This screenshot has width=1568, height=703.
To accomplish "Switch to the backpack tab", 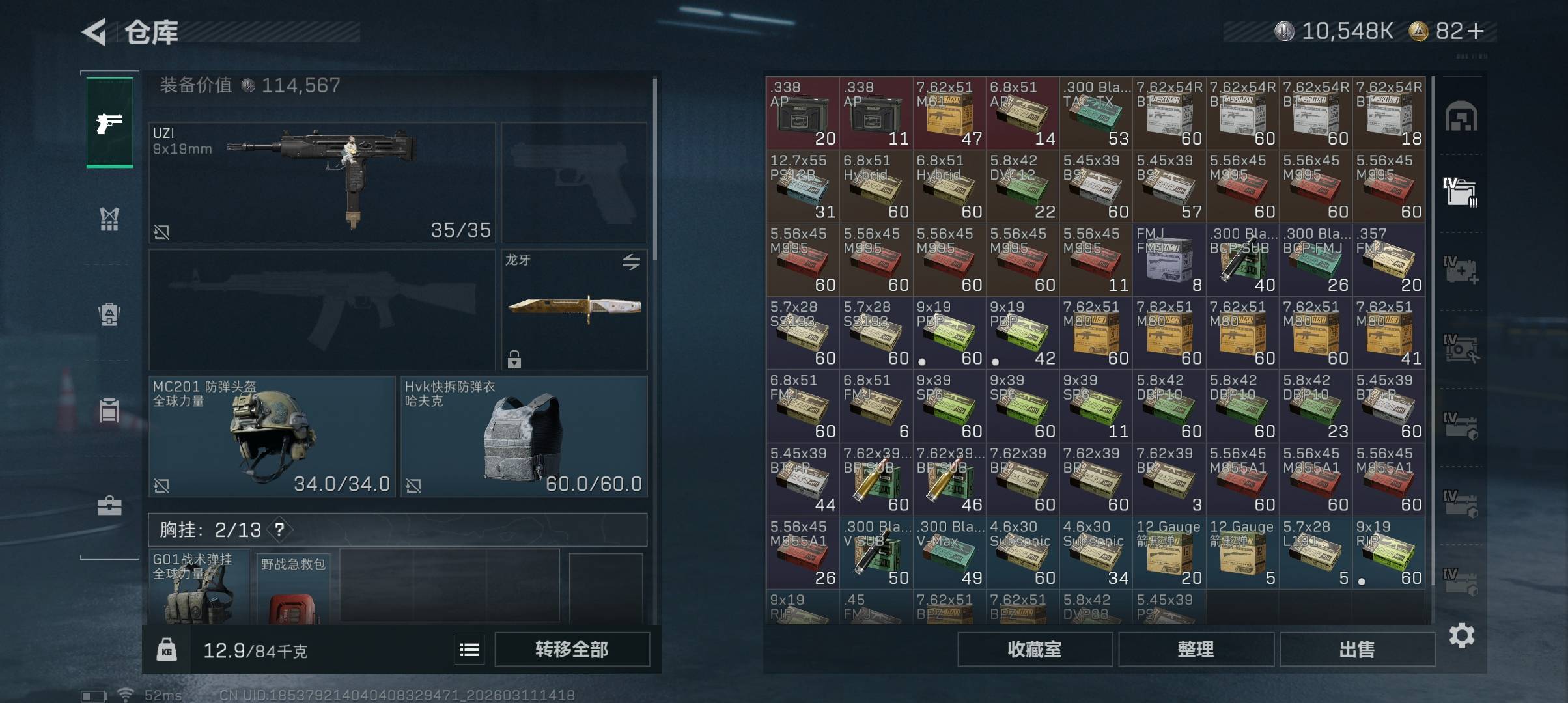I will pos(109,314).
